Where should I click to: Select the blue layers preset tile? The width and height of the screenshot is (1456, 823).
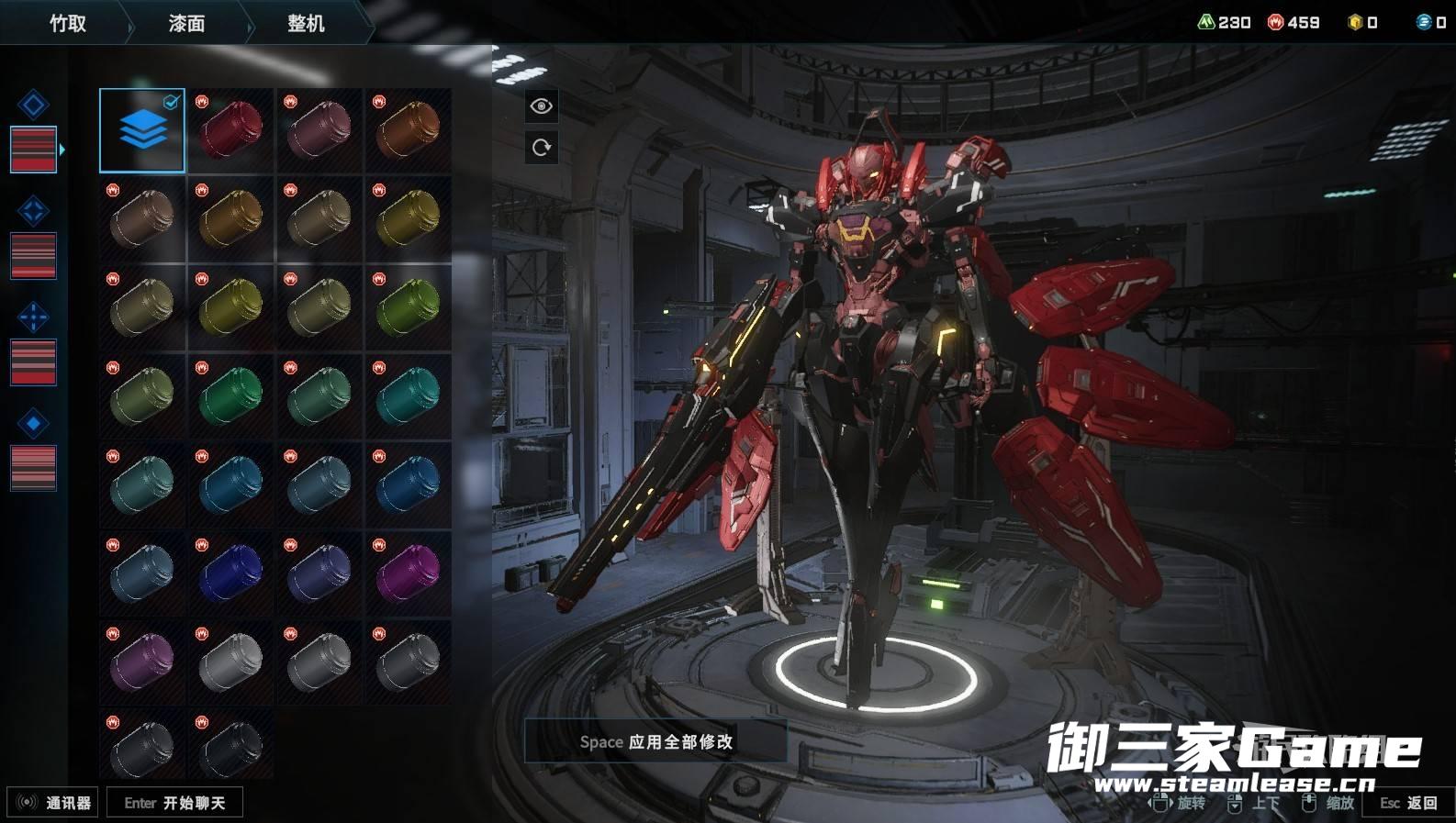(142, 130)
